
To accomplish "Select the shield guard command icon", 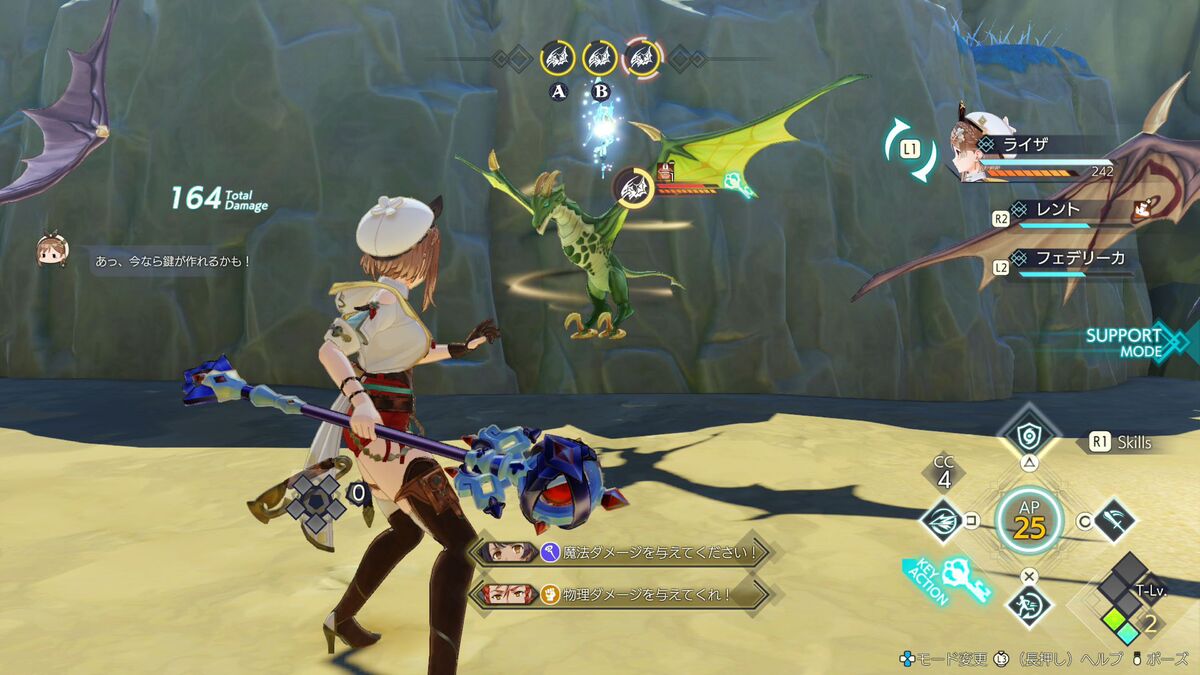I will [1028, 434].
